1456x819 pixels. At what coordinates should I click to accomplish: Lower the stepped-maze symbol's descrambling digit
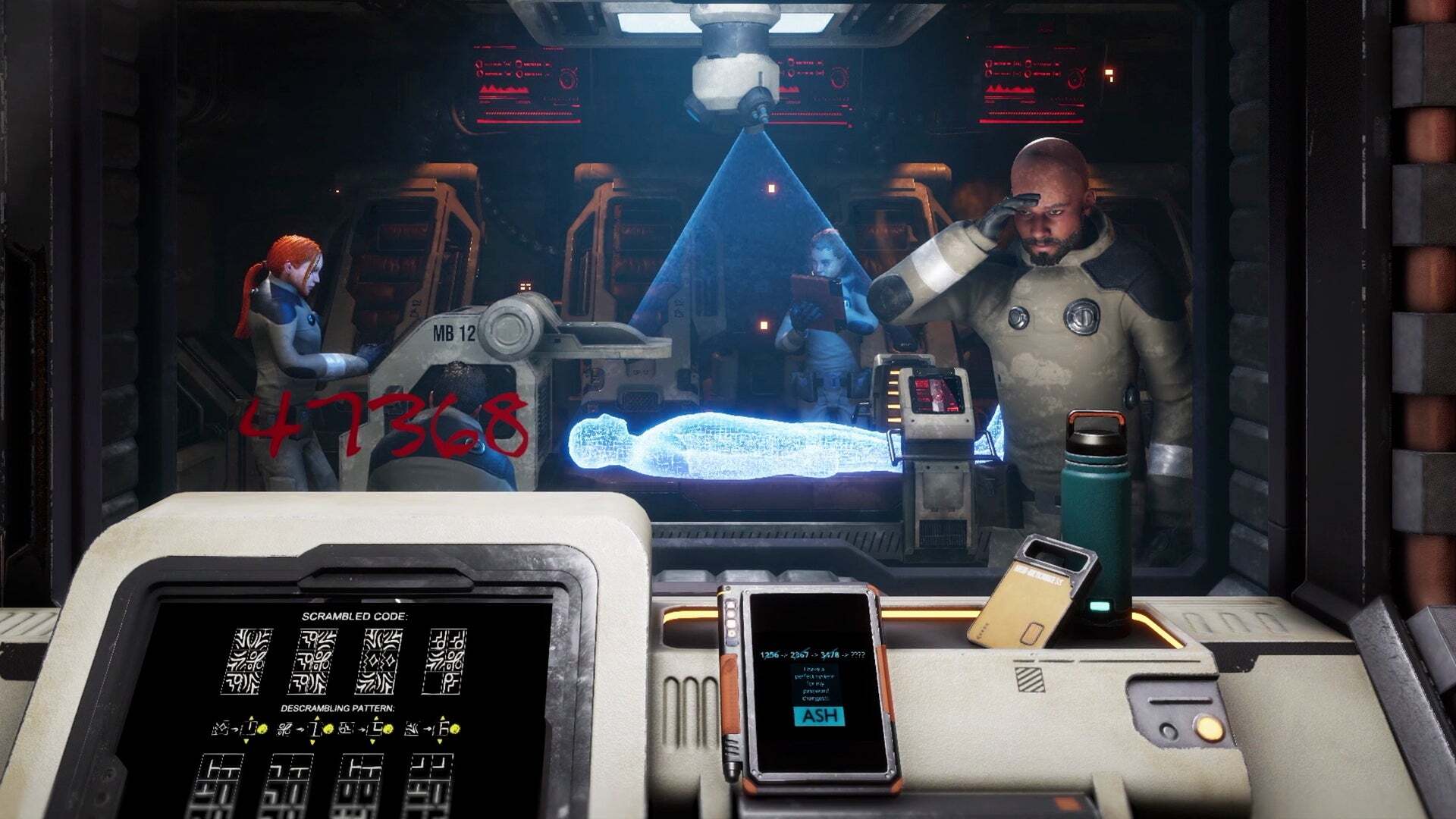pos(372,740)
